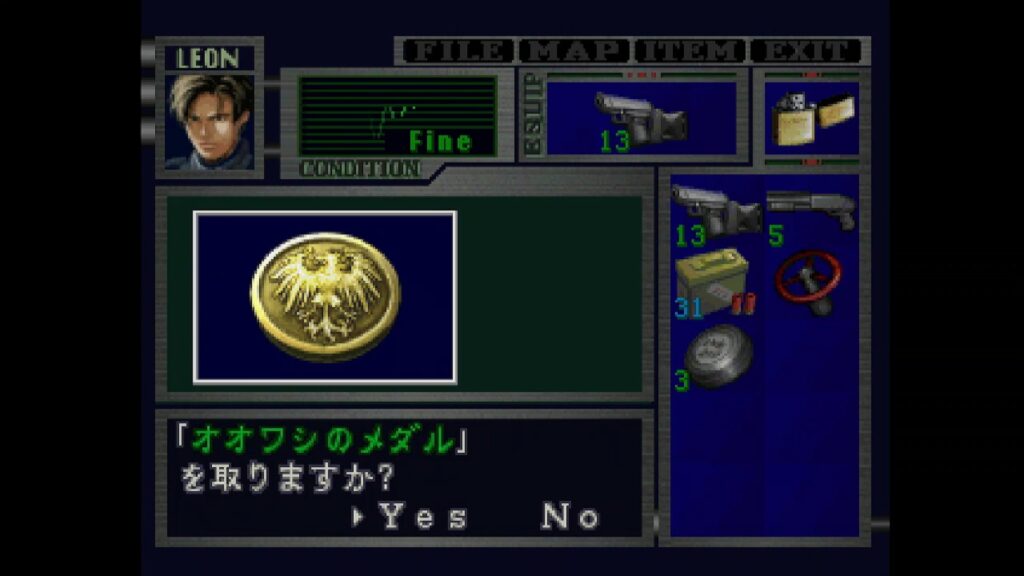1024x576 pixels.
Task: Pick the green ammo box slot
Action: 714,284
